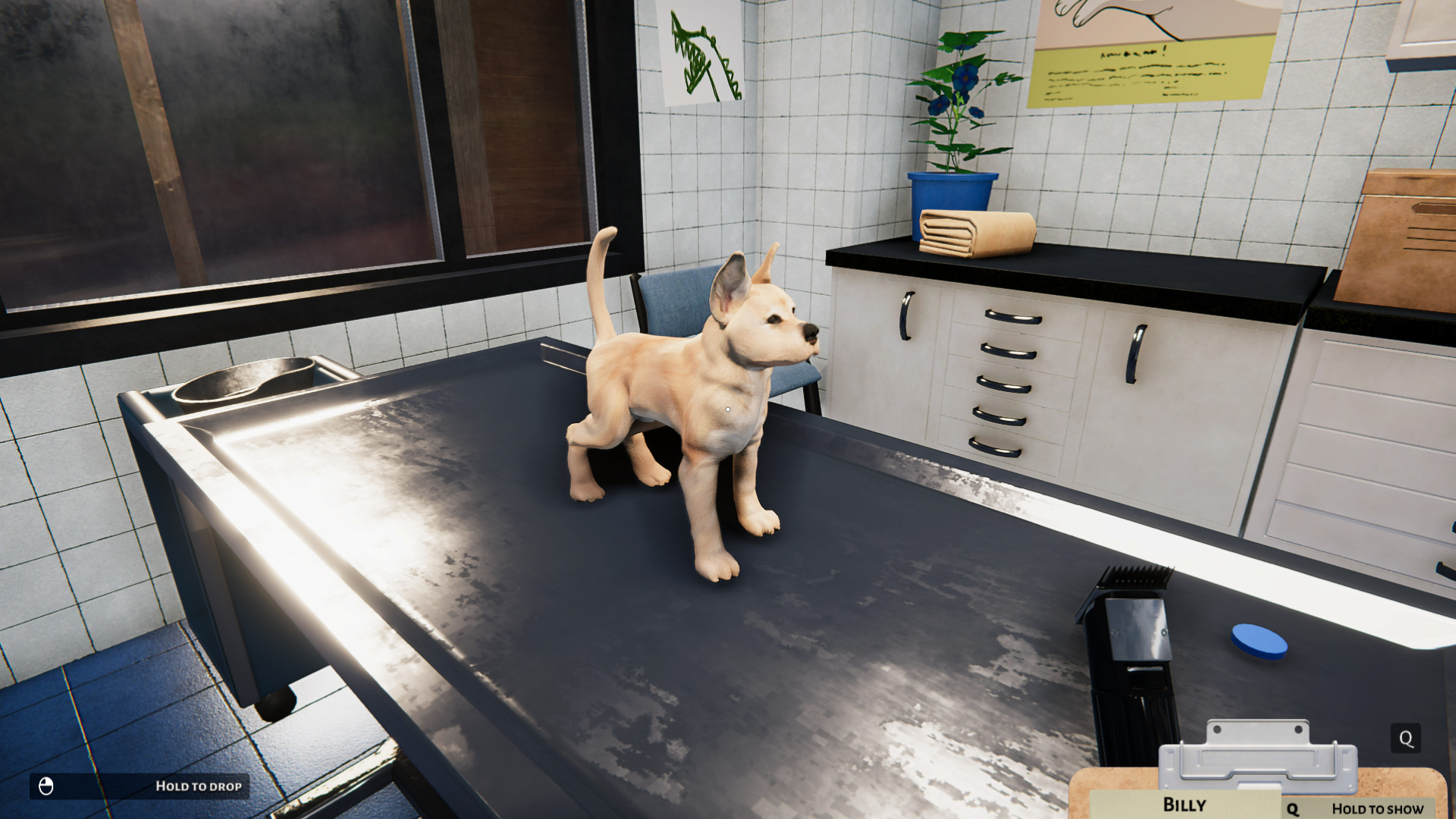Image resolution: width=1456 pixels, height=819 pixels.
Task: Click the mouse icon in Hold to drop prompt
Action: coord(47,786)
